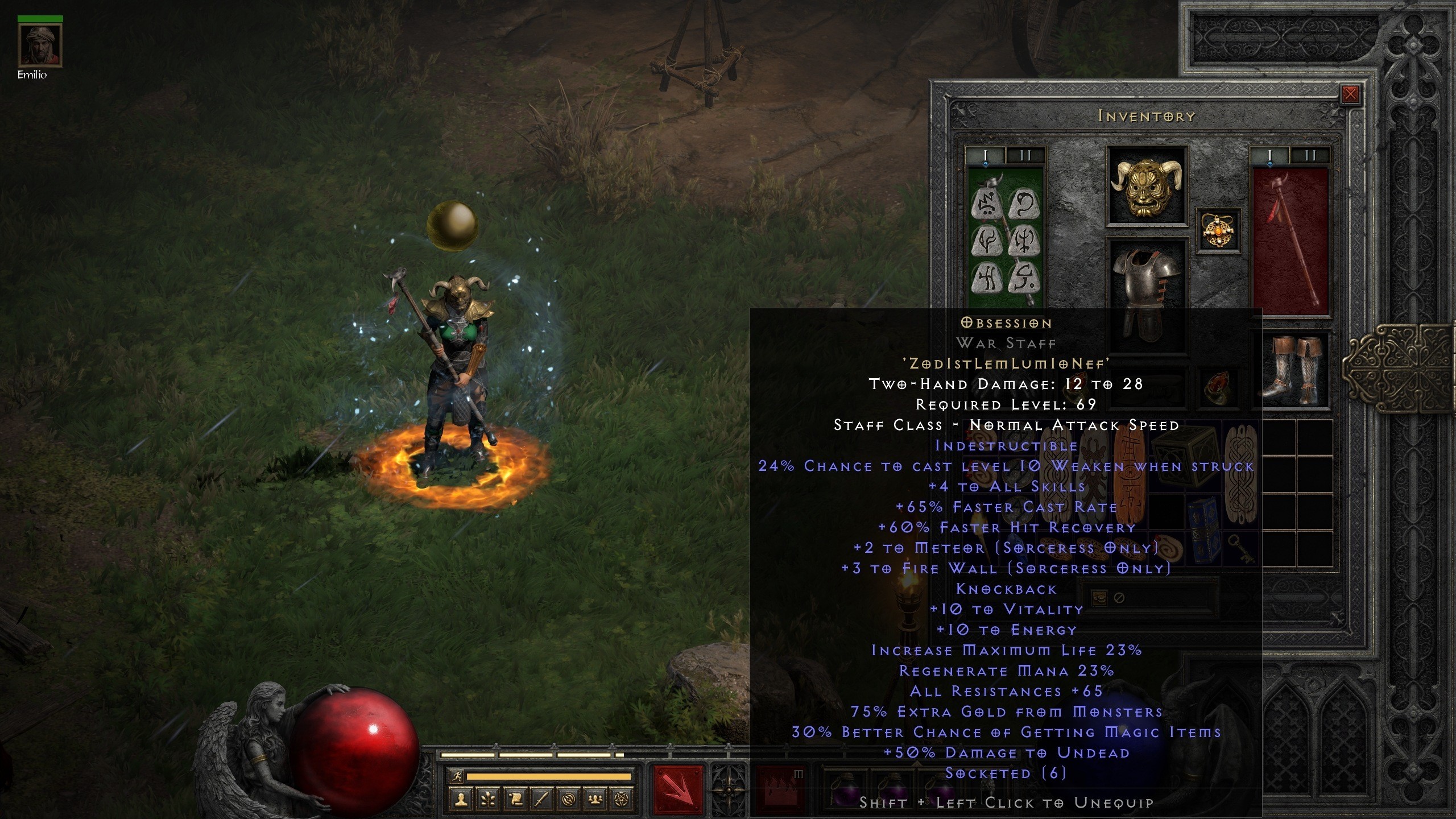
Task: Click Emilio's party portrait
Action: [40, 45]
